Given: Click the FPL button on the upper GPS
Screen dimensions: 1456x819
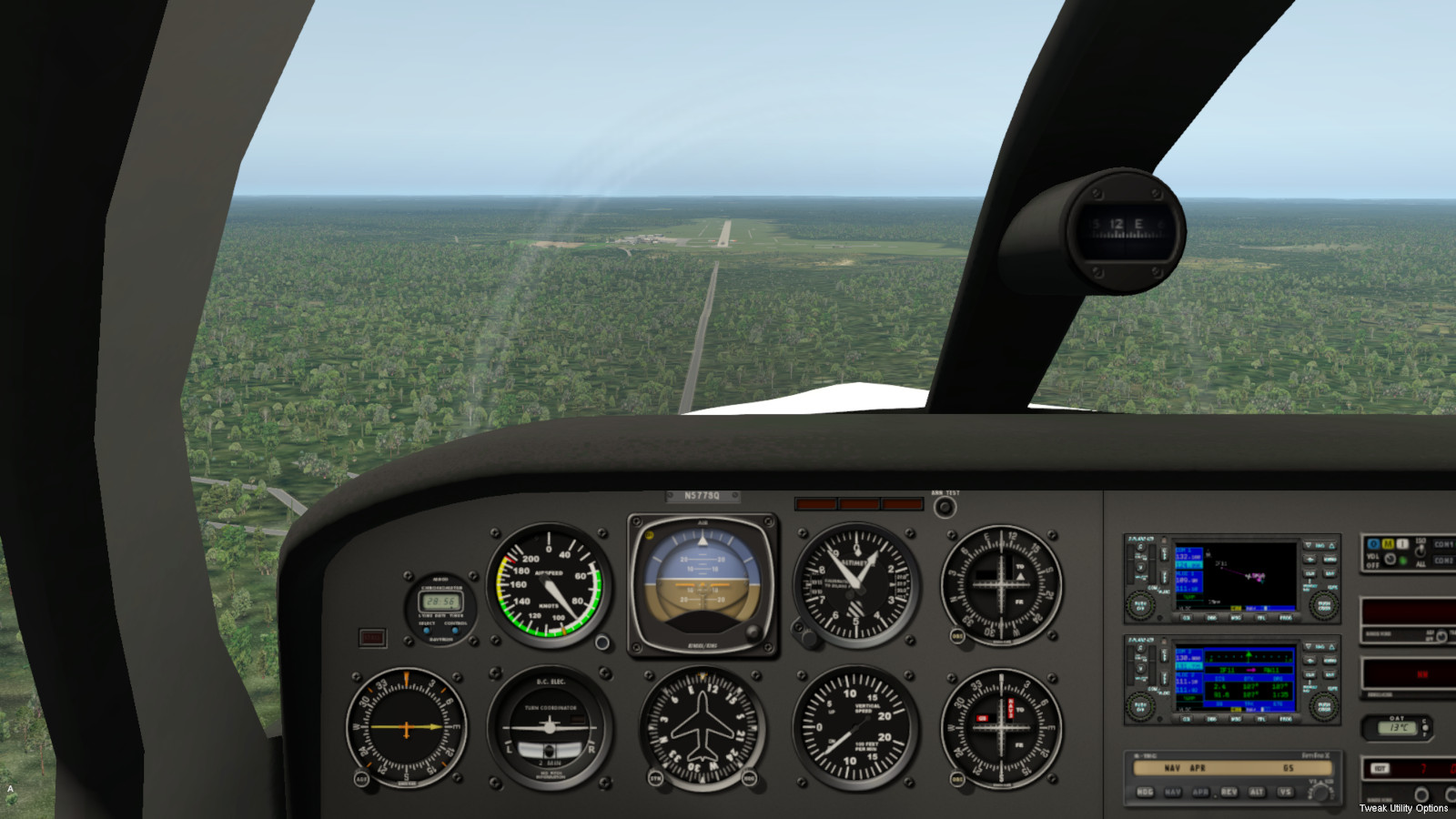Looking at the screenshot, I should pyautogui.click(x=1261, y=618).
